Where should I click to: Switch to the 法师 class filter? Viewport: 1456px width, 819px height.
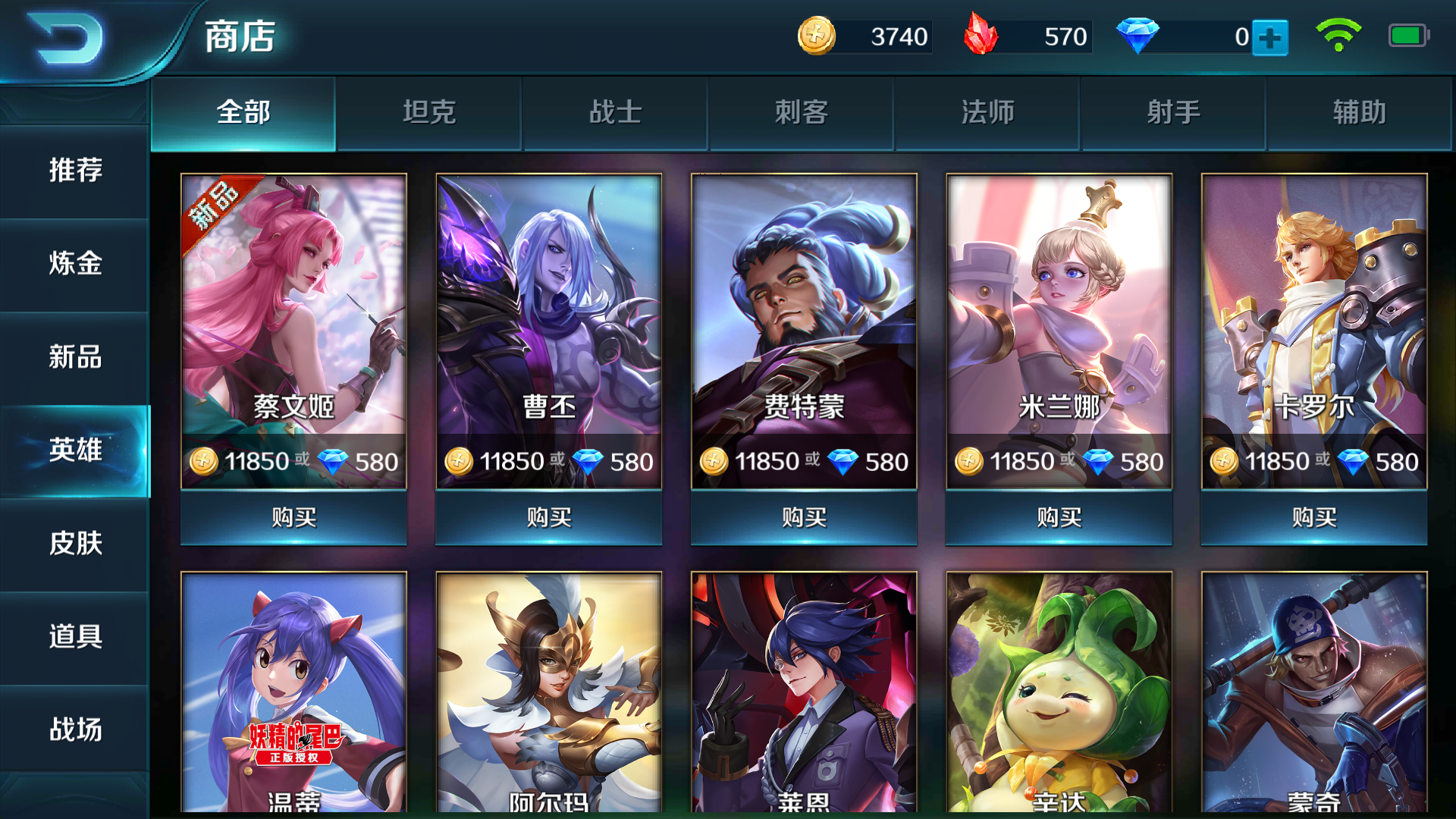click(987, 111)
